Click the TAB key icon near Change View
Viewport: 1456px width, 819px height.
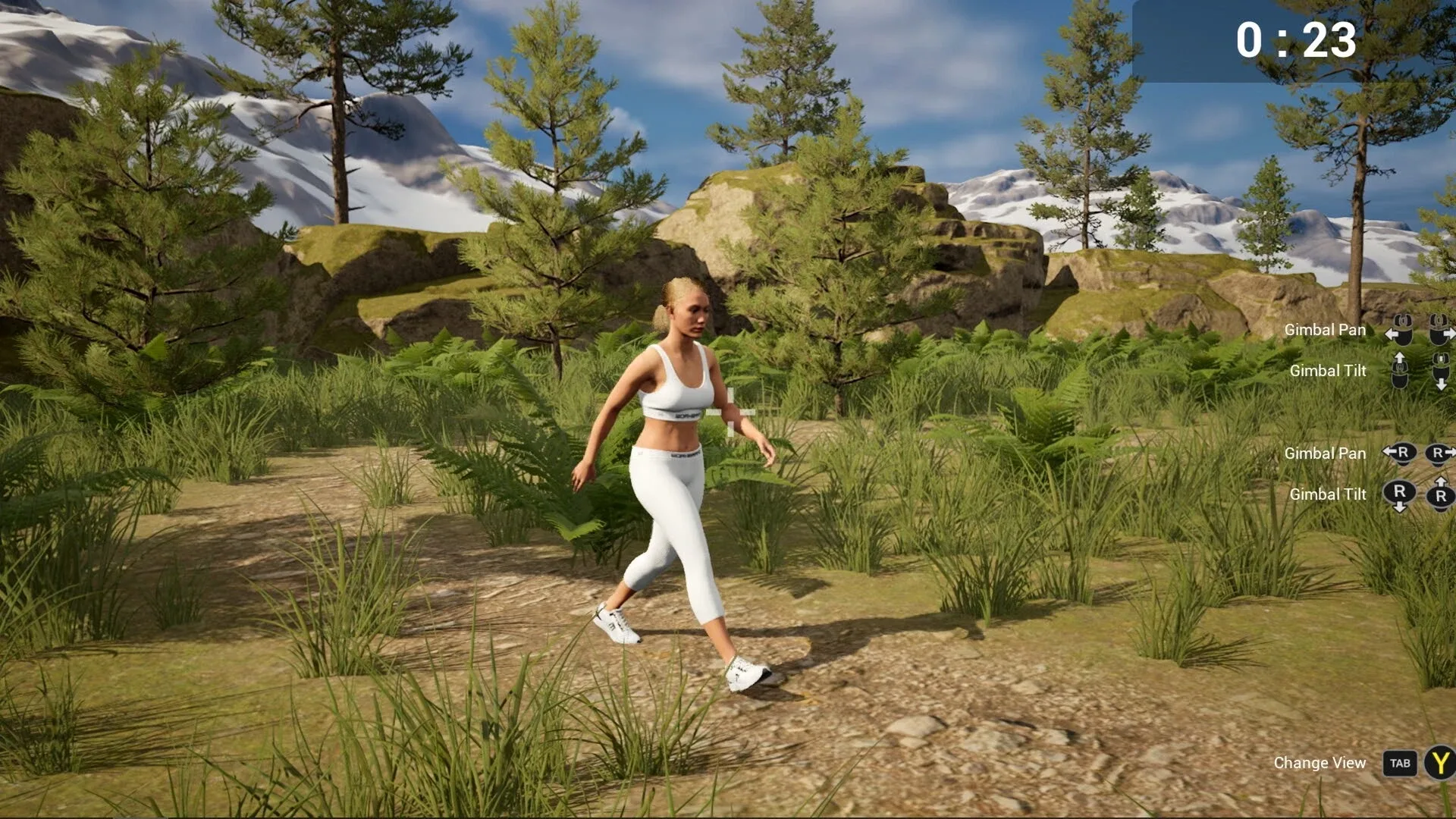point(1399,764)
